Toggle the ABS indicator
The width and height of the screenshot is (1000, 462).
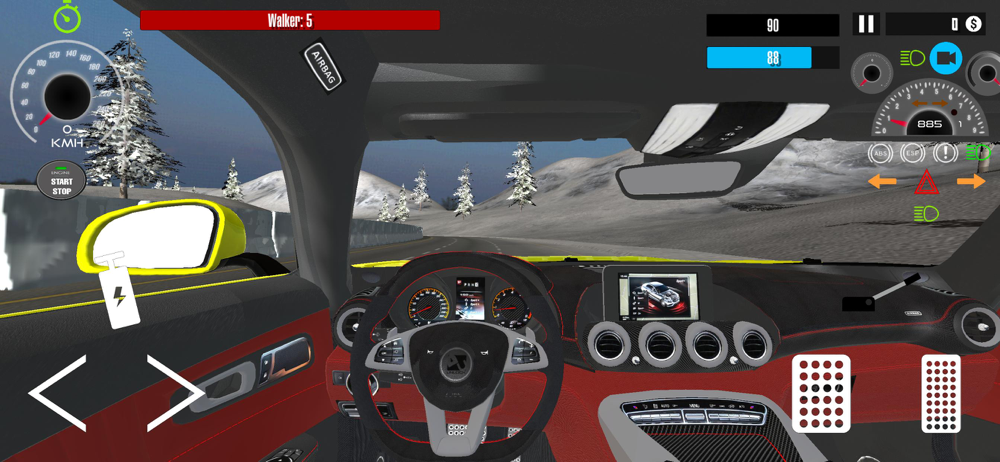[881, 153]
